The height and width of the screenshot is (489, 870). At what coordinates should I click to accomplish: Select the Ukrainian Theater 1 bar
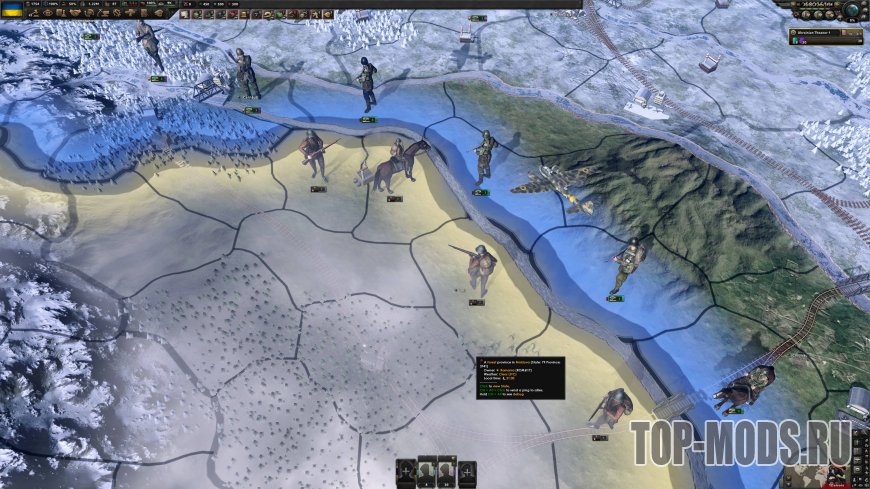click(815, 30)
